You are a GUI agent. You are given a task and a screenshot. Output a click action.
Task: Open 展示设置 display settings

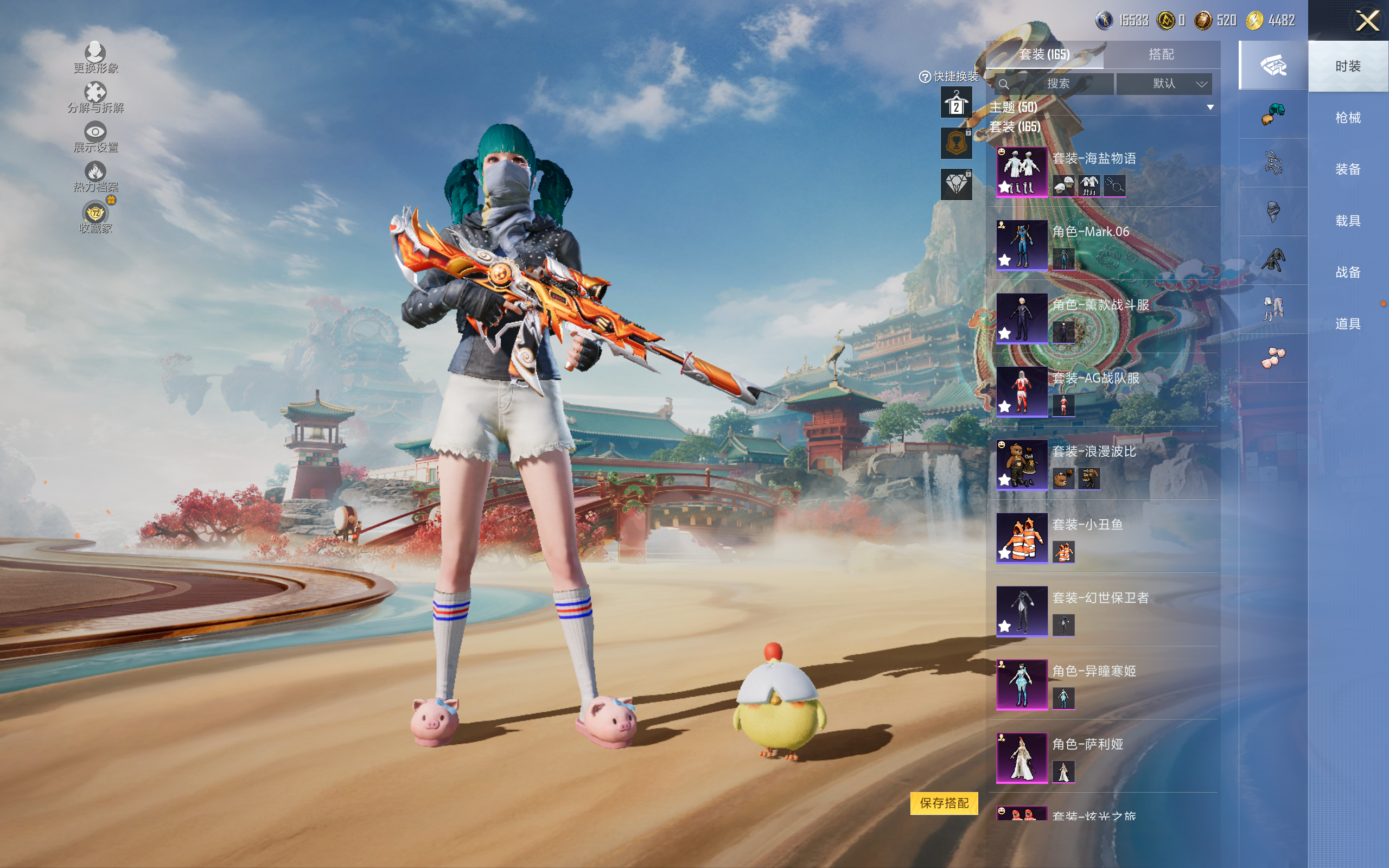click(95, 137)
